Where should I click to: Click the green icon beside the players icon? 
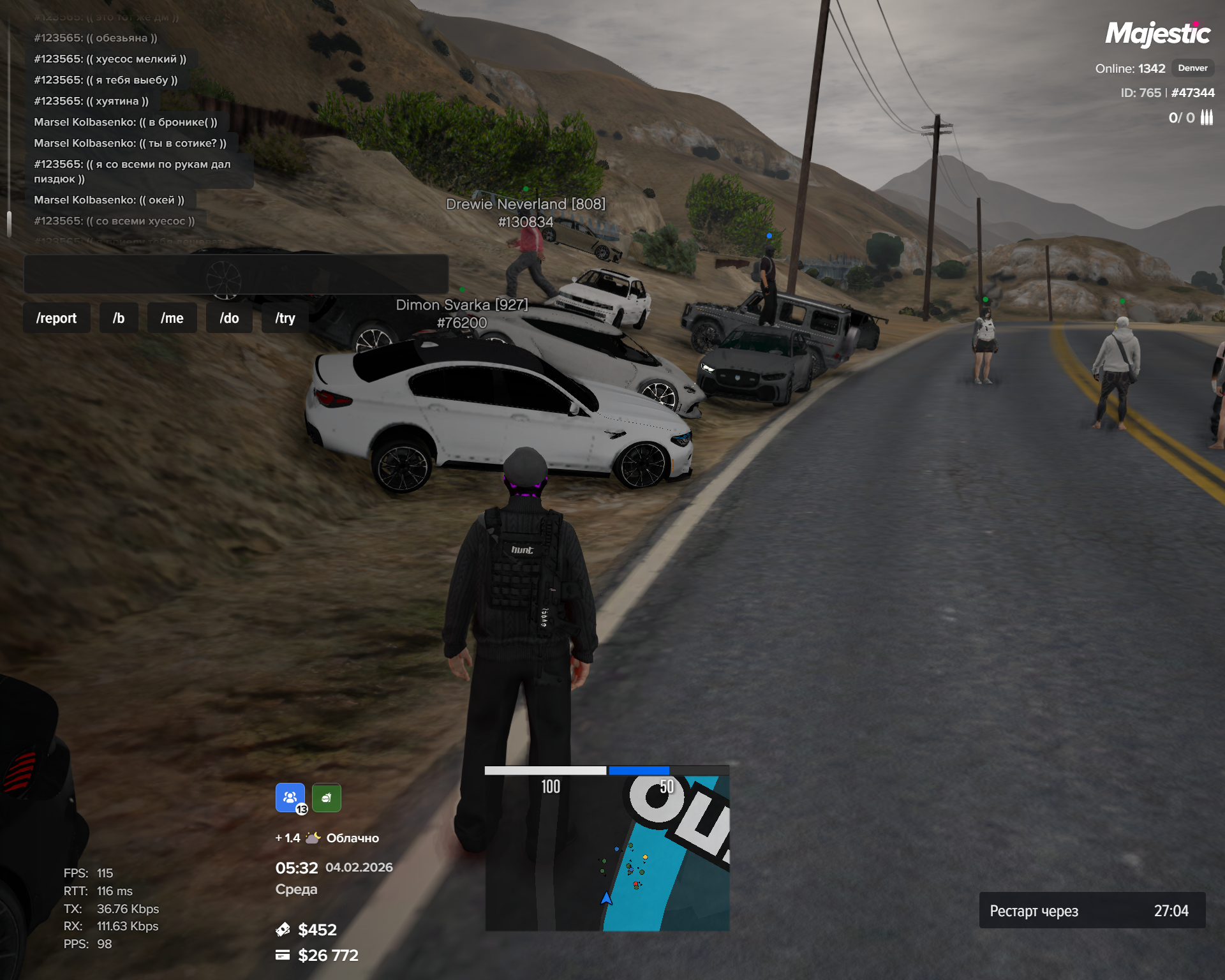(327, 798)
